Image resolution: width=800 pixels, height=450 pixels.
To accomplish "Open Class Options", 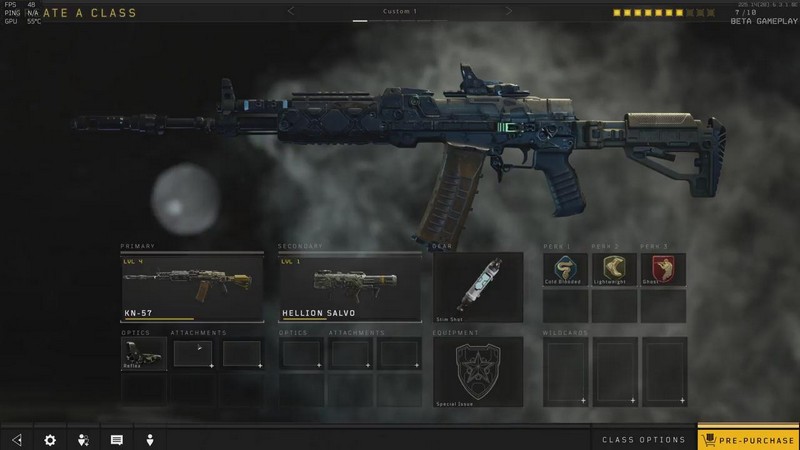I will 643,439.
